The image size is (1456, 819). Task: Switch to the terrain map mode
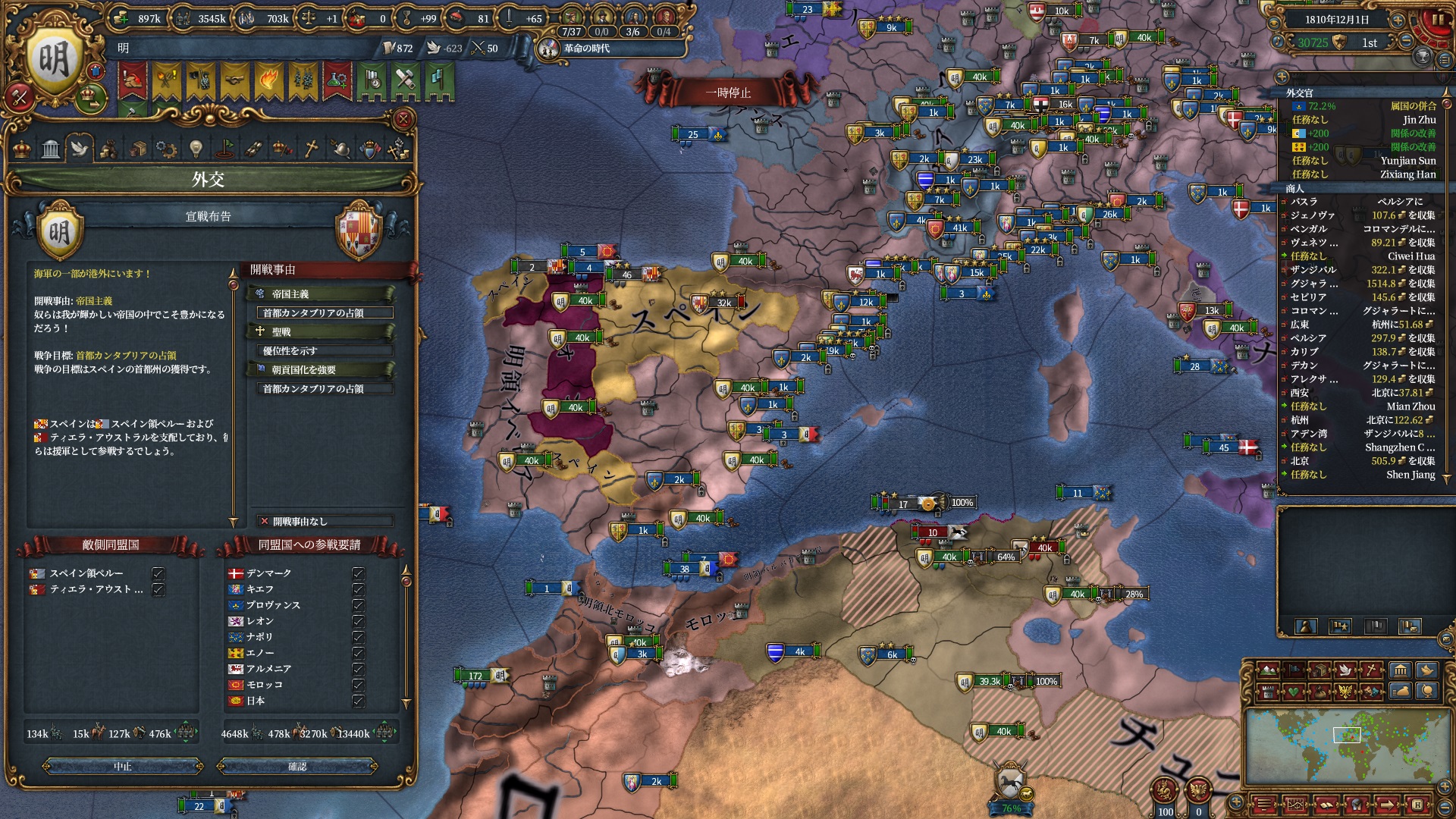(x=1267, y=670)
